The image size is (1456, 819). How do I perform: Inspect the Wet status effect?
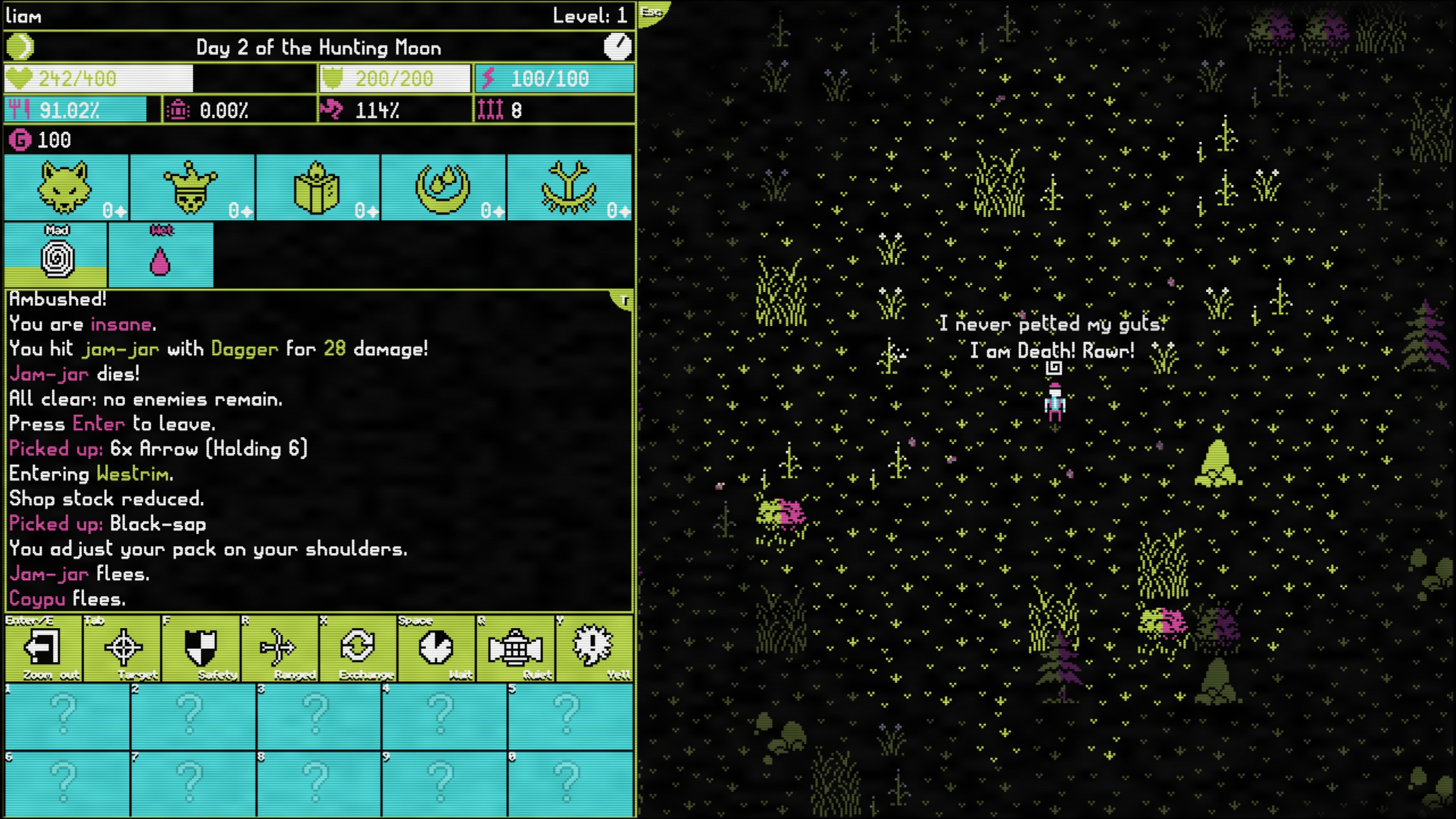pyautogui.click(x=161, y=255)
